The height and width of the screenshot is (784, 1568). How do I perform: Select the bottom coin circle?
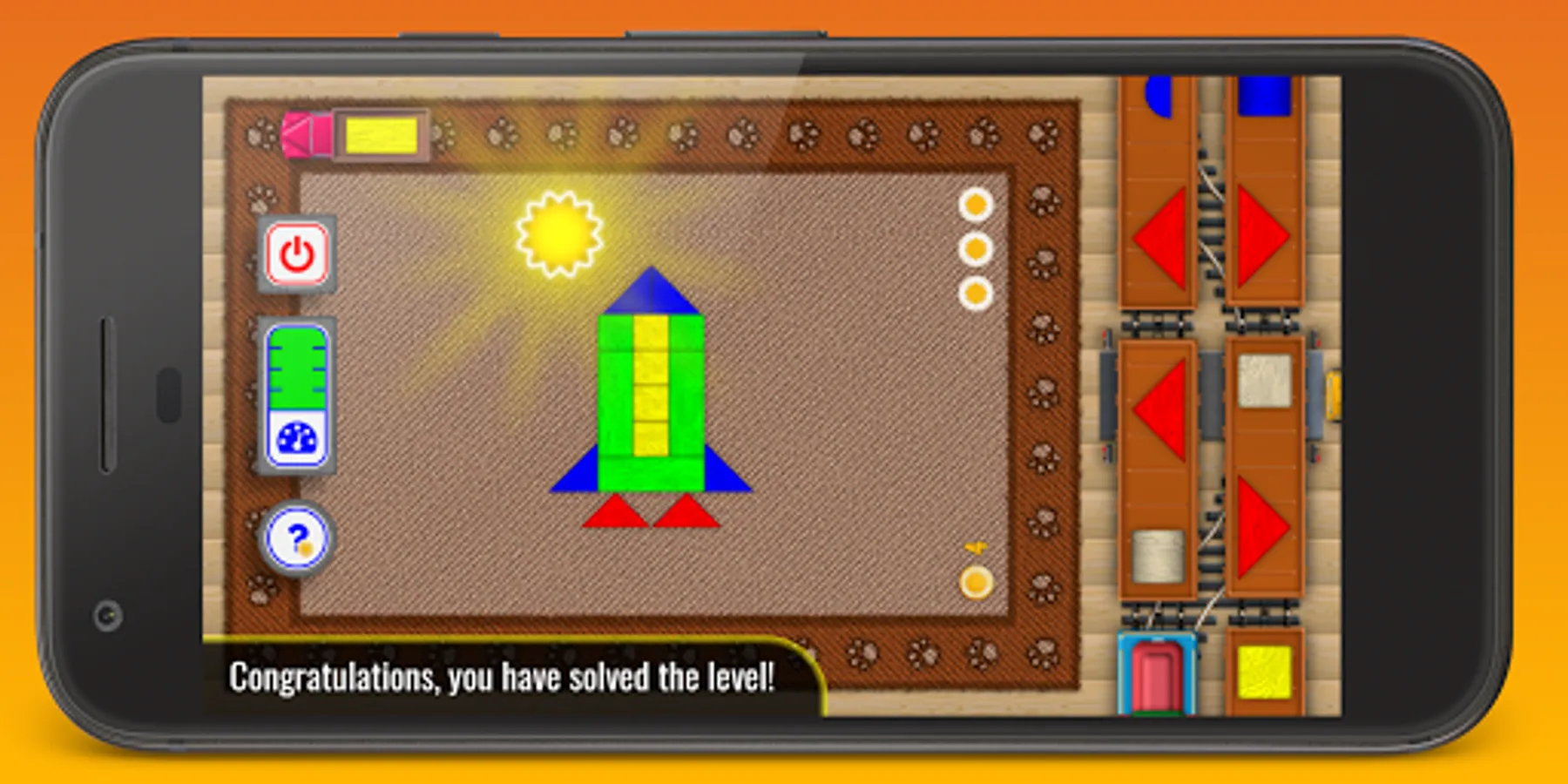pyautogui.click(x=974, y=294)
